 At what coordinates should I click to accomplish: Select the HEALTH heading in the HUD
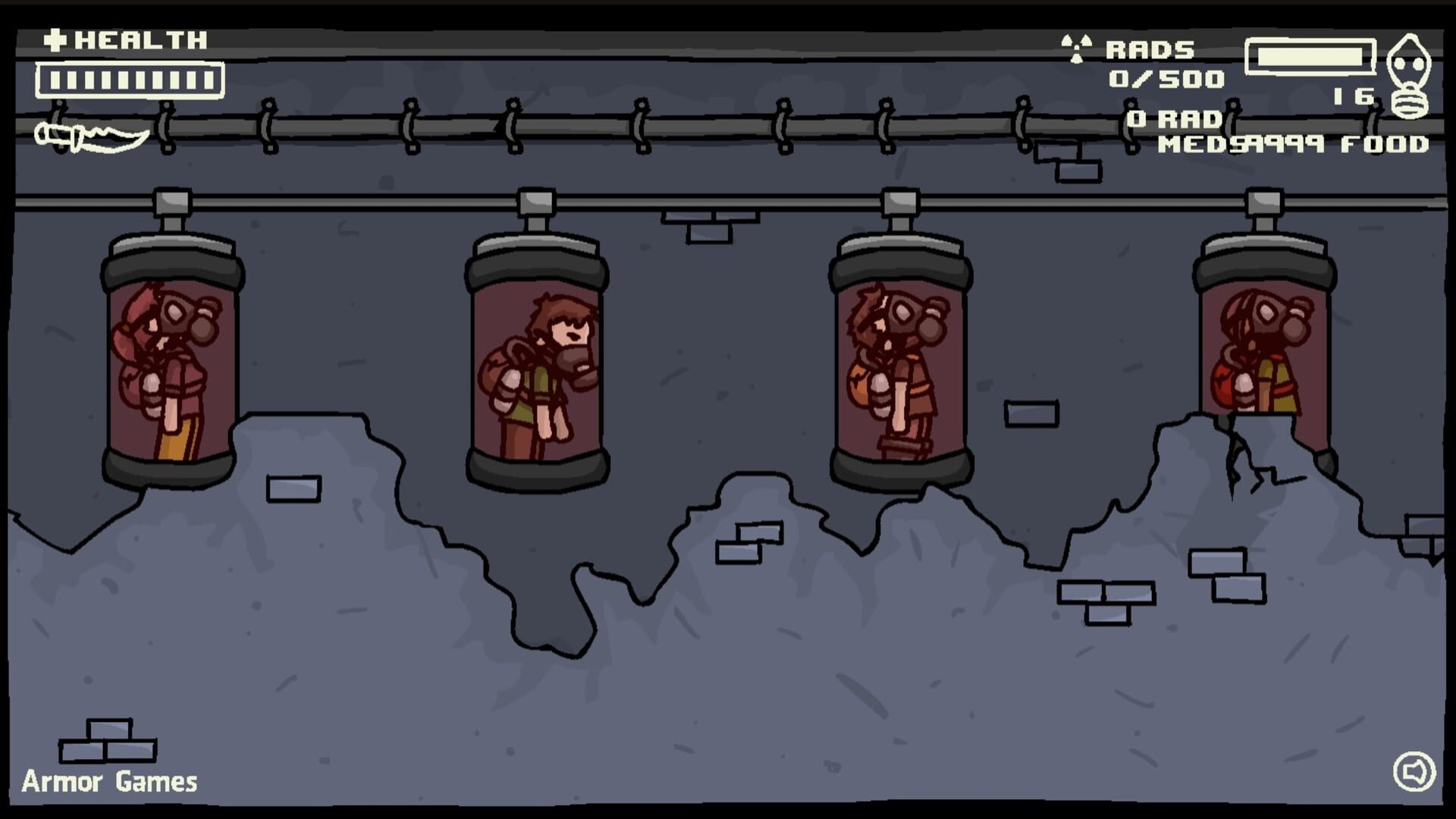[140, 39]
